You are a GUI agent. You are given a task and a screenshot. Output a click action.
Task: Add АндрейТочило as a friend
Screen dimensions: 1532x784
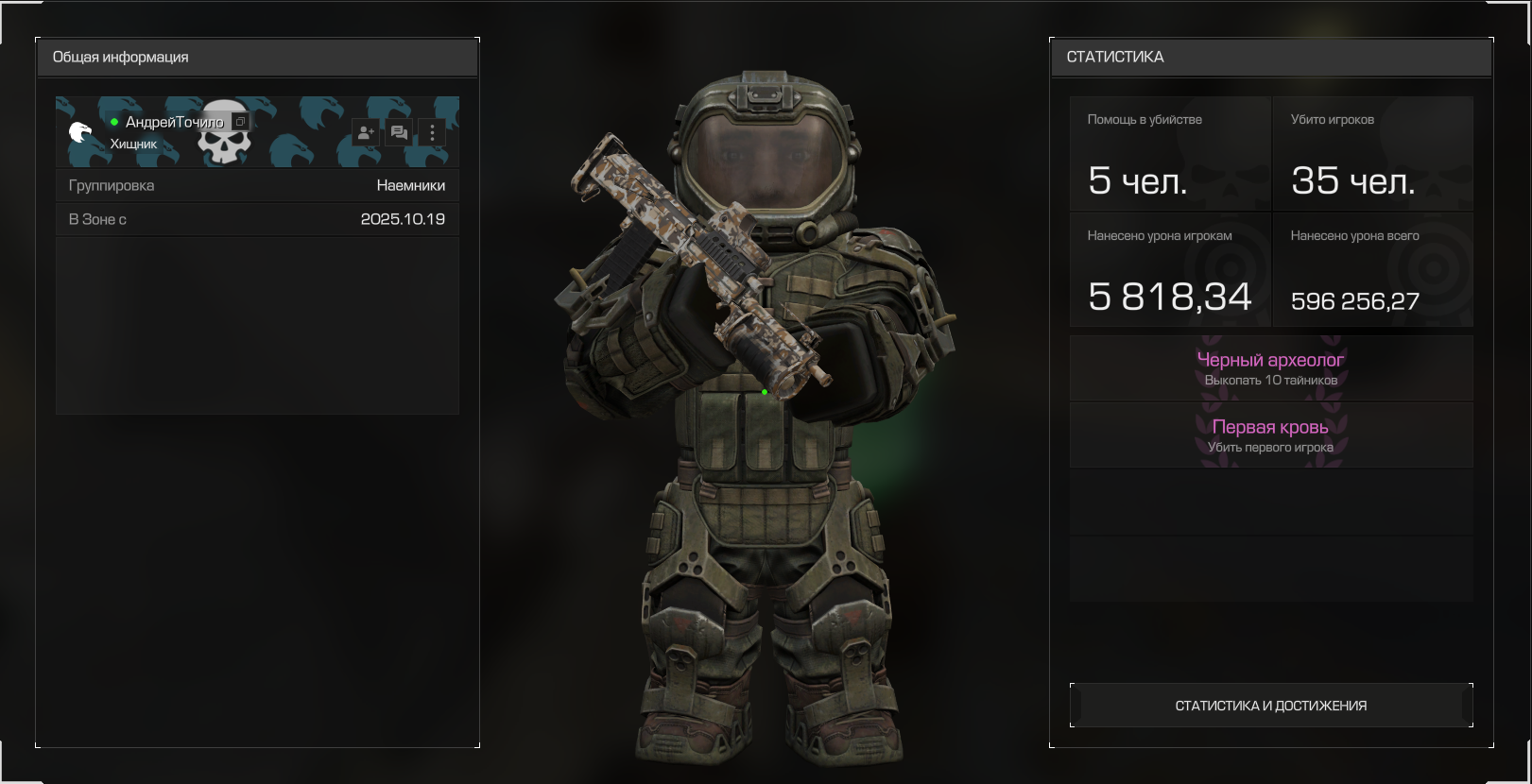(x=366, y=133)
